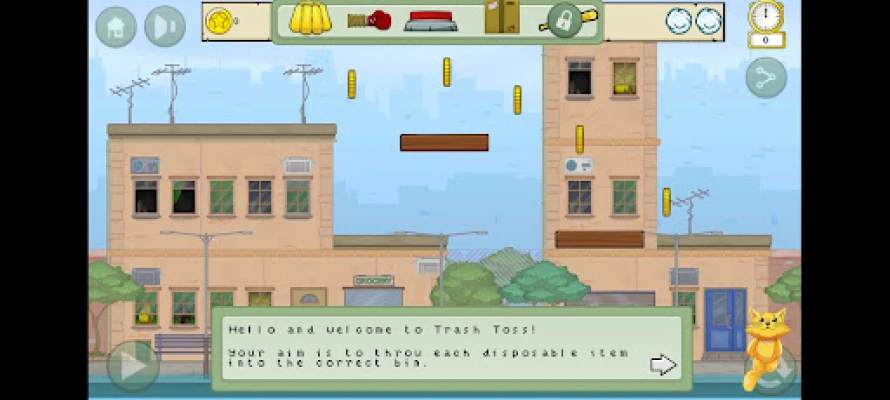Select the yellow jelly mold item
Image resolution: width=890 pixels, height=400 pixels.
click(310, 19)
